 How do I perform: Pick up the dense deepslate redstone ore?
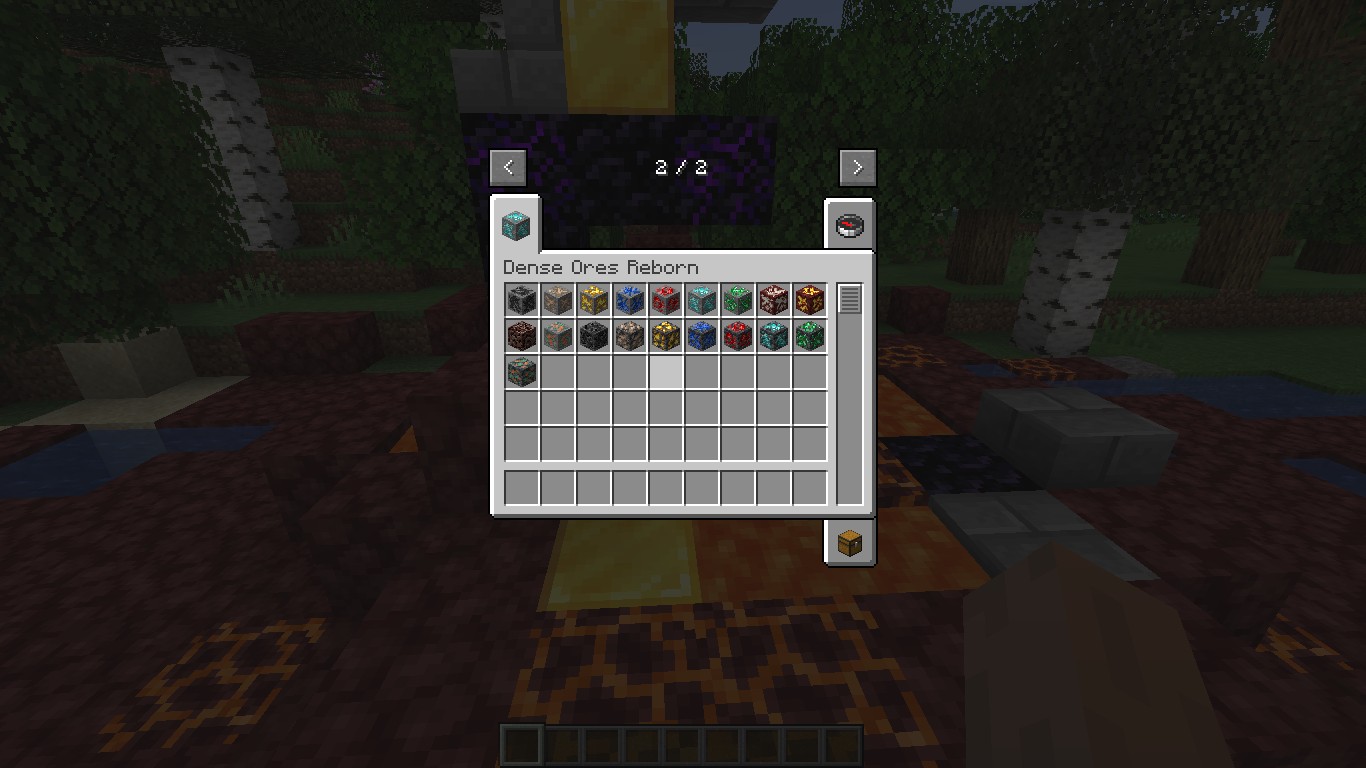tap(738, 336)
